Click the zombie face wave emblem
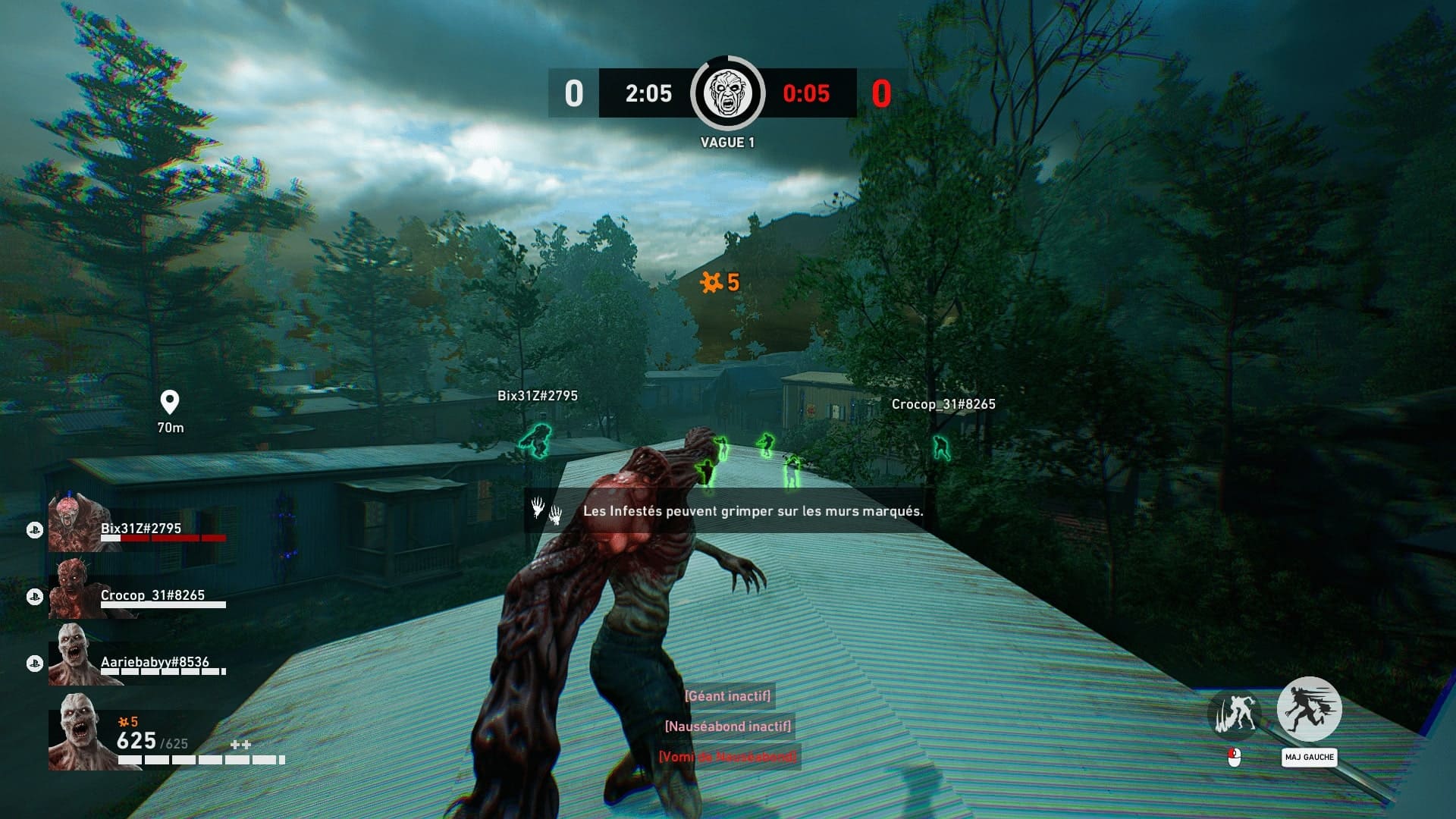This screenshot has height=819, width=1456. tap(727, 93)
